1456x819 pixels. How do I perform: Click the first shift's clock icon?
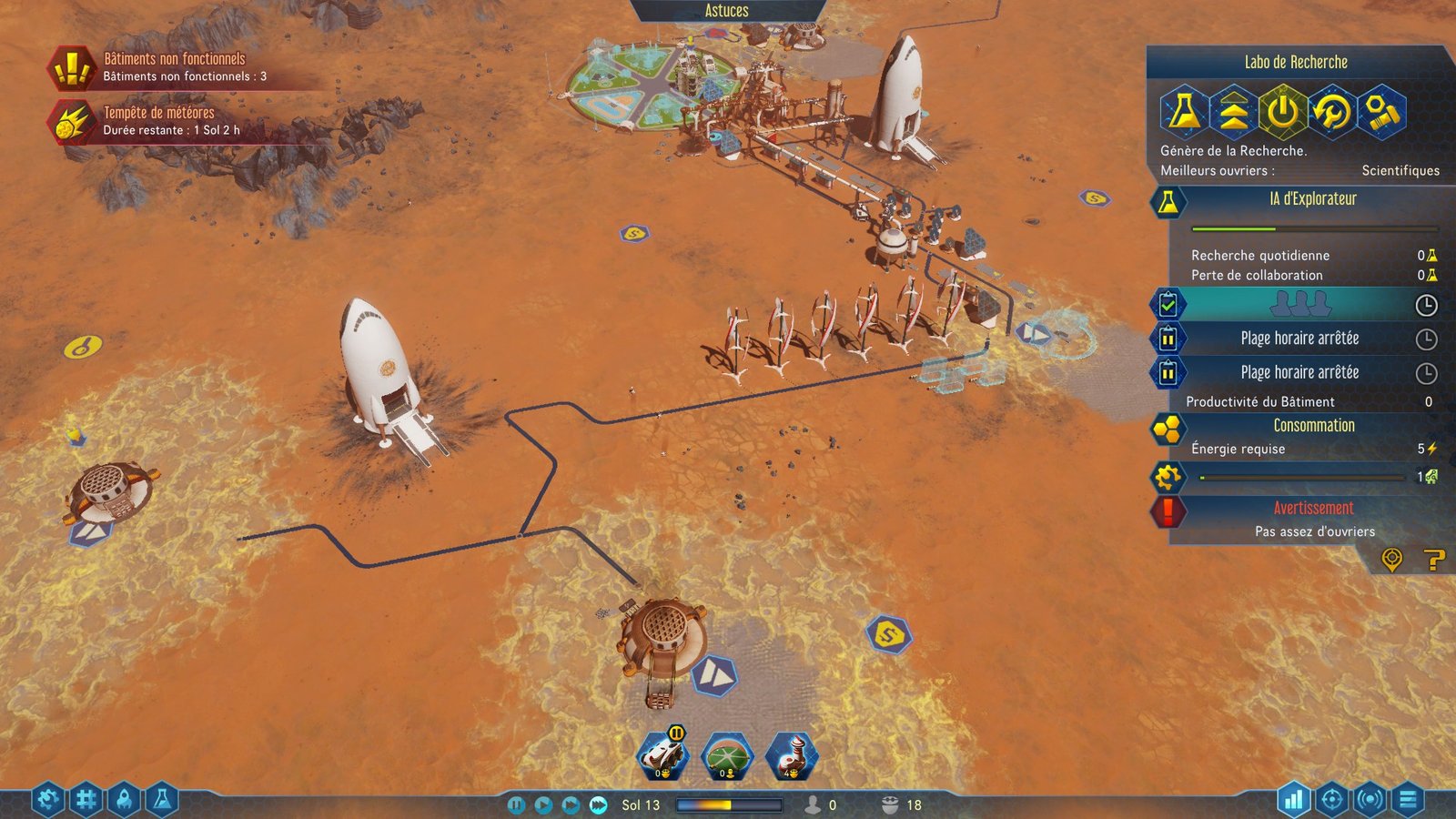coord(1426,305)
